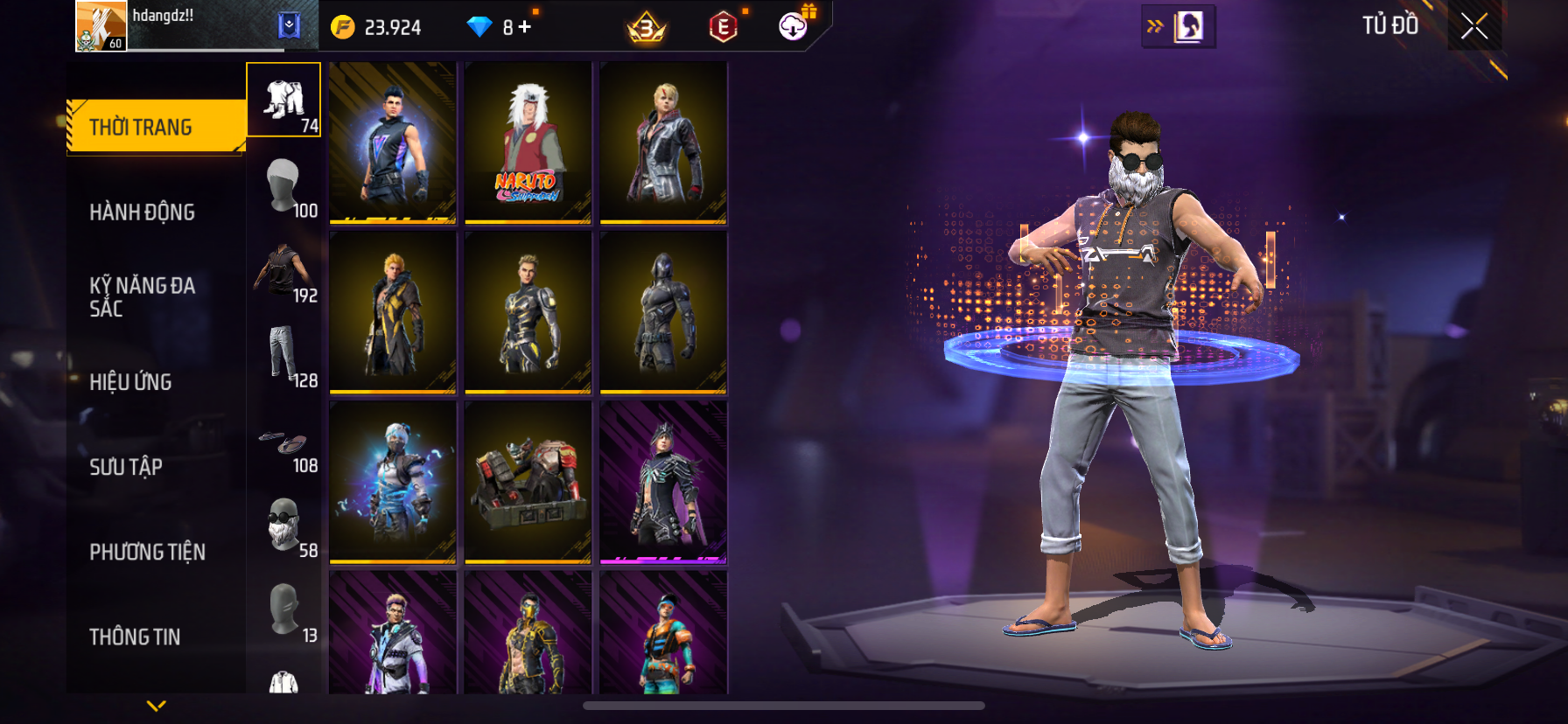Screen dimensions: 1568x724
Task: Close the wardrobe screen
Action: (x=1474, y=26)
